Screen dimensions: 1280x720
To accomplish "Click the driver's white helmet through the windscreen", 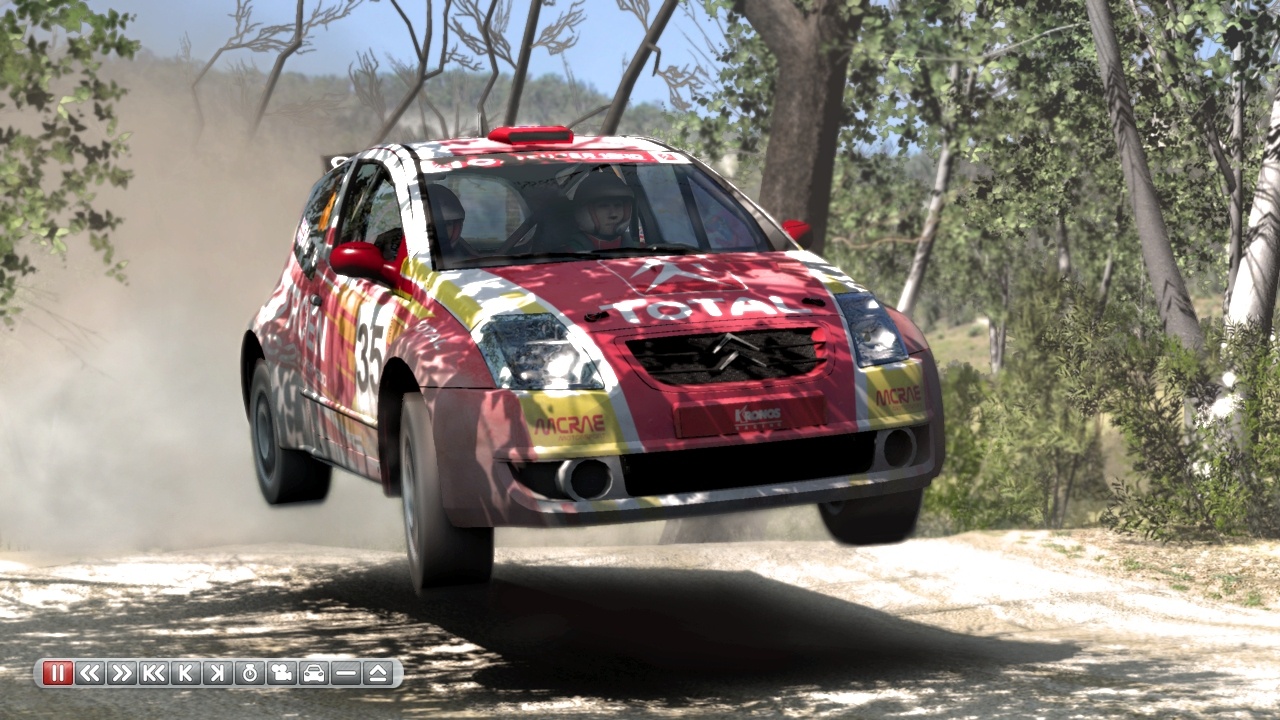I will [601, 203].
